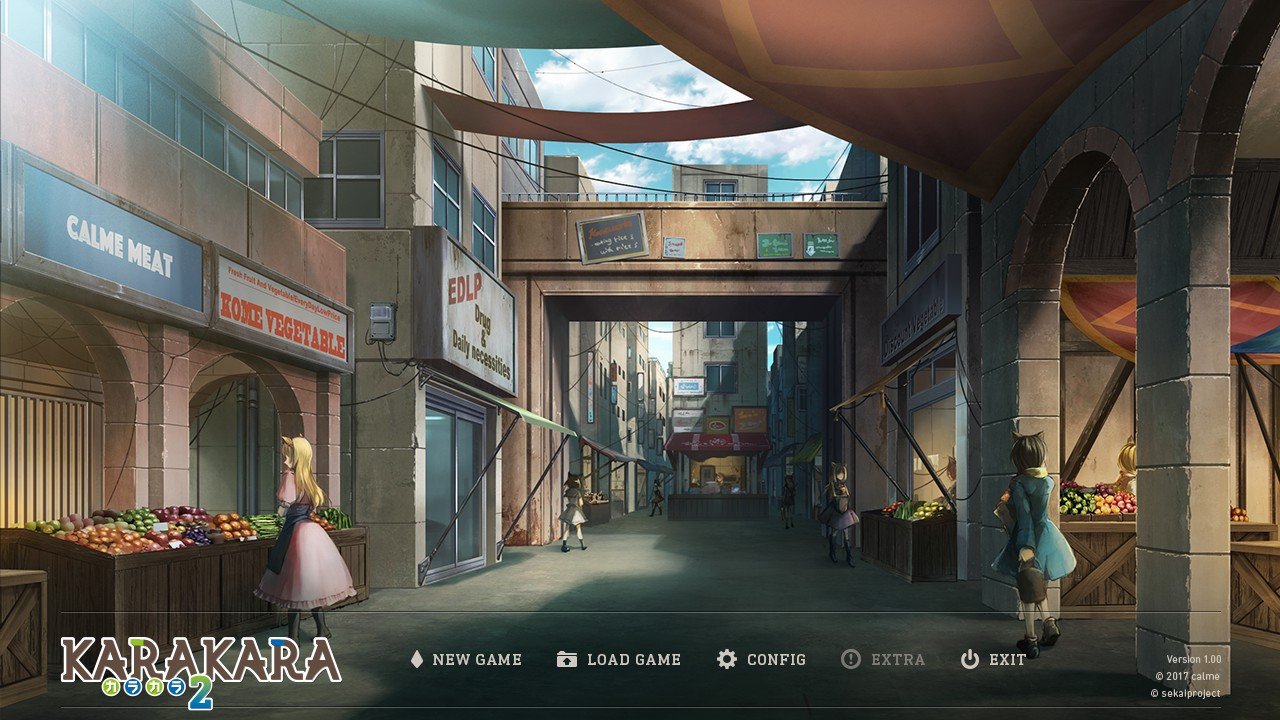Click the folder icon beside LOAD GAME
1280x720 pixels.
[x=565, y=659]
